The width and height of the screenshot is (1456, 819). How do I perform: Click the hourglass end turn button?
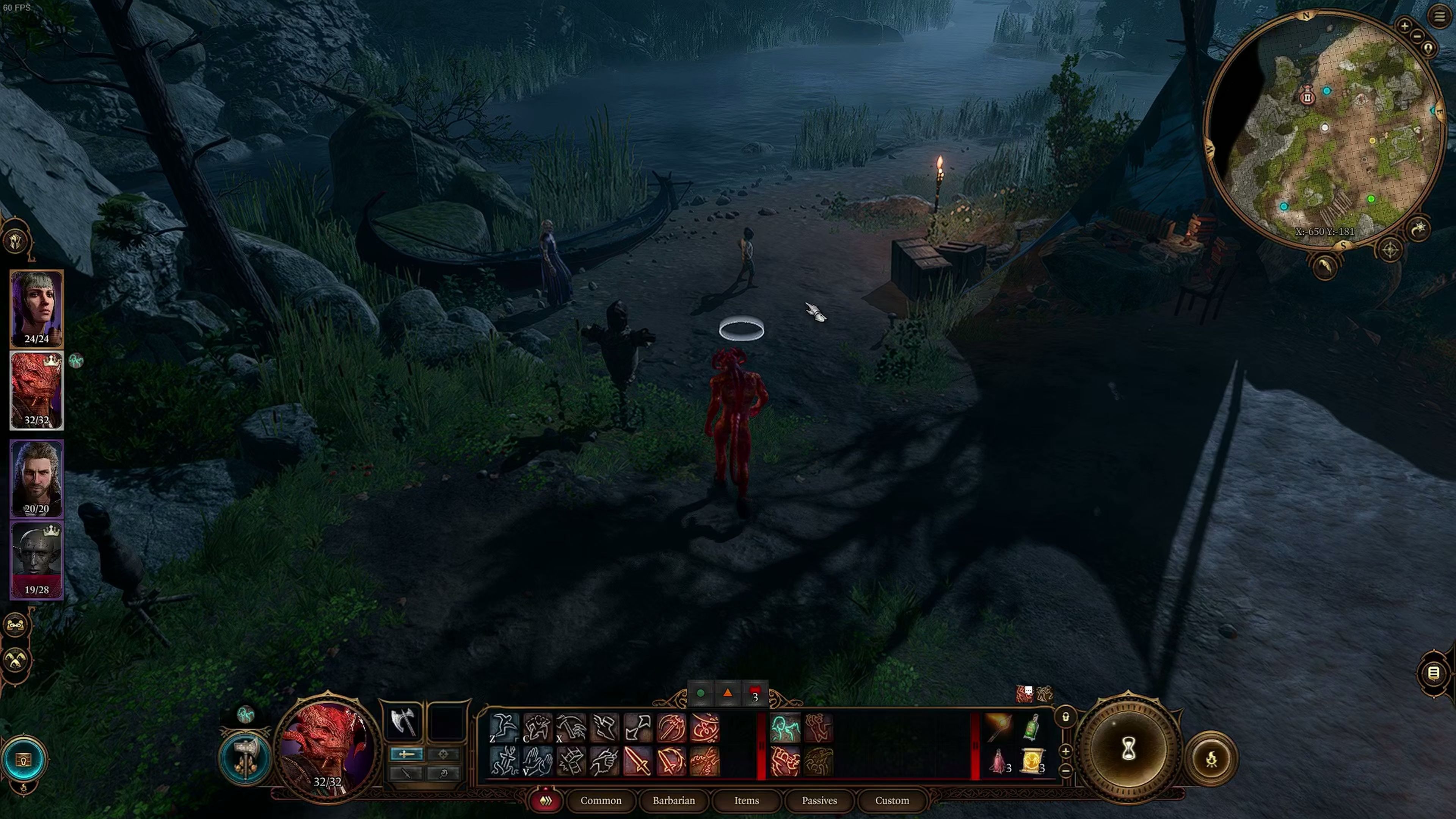(1128, 750)
